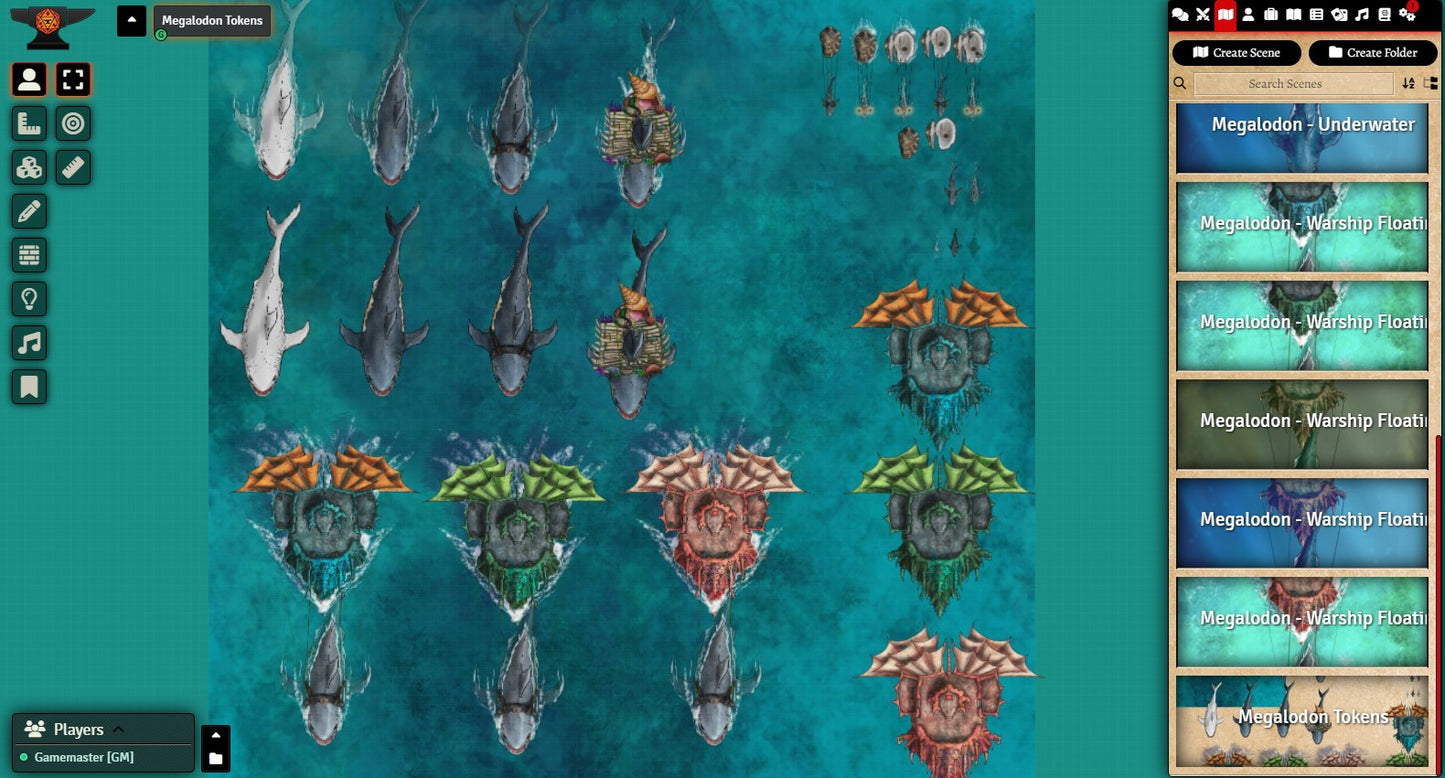Image resolution: width=1445 pixels, height=778 pixels.
Task: Show the items briefcase tab
Action: [x=1271, y=14]
